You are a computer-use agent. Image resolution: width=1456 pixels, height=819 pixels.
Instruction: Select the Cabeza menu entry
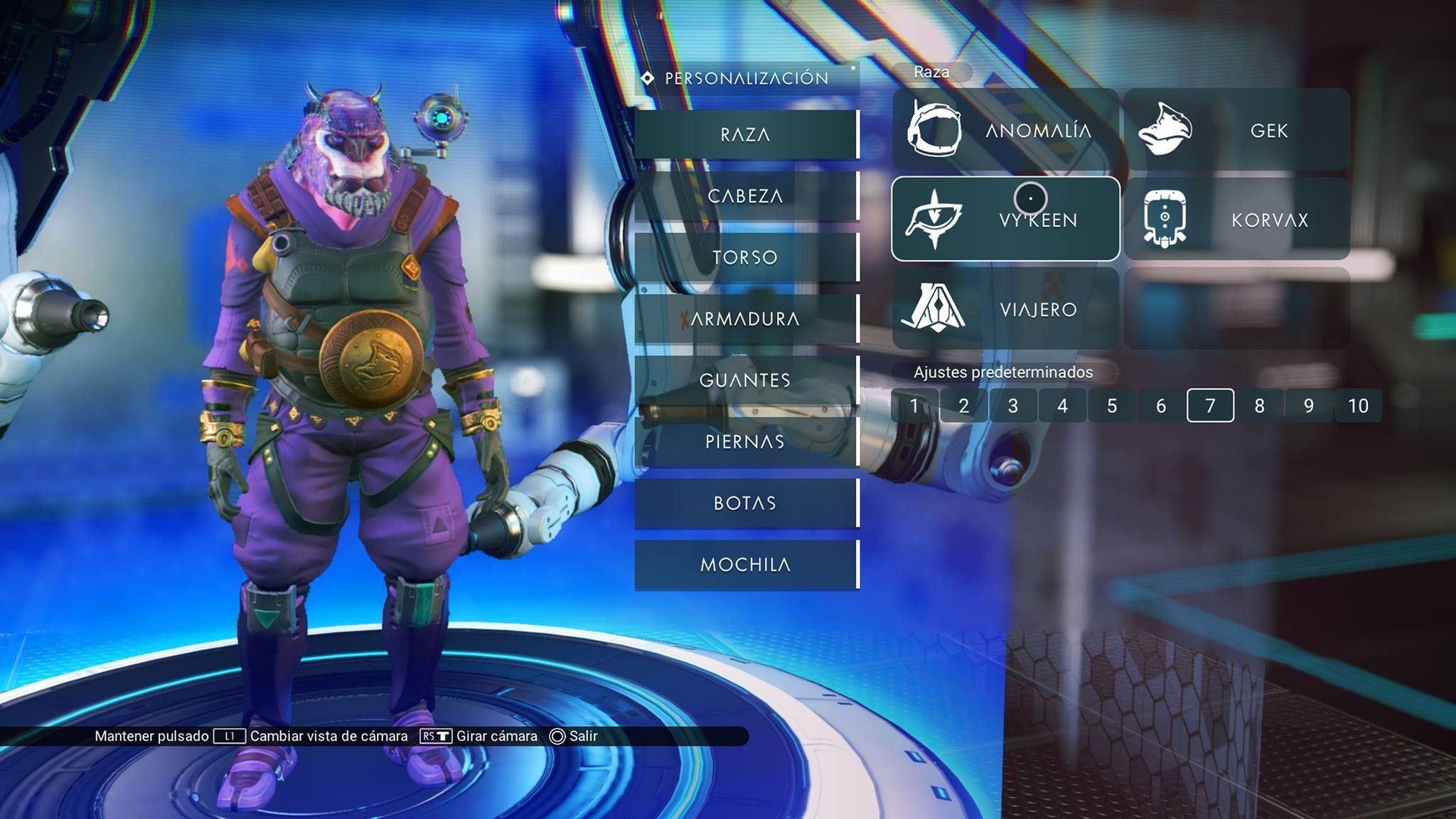click(746, 196)
